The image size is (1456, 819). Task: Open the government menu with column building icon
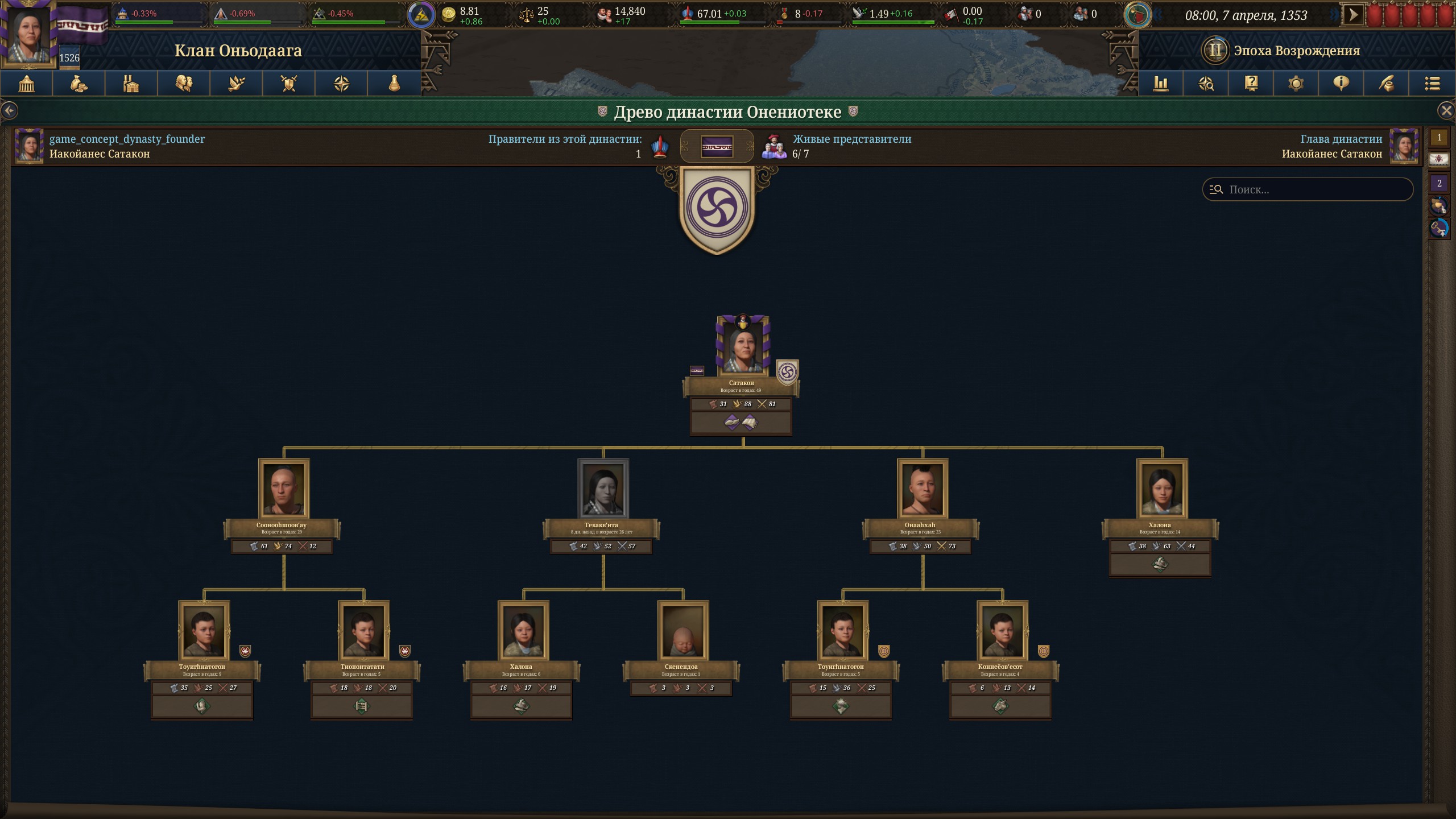pyautogui.click(x=27, y=84)
